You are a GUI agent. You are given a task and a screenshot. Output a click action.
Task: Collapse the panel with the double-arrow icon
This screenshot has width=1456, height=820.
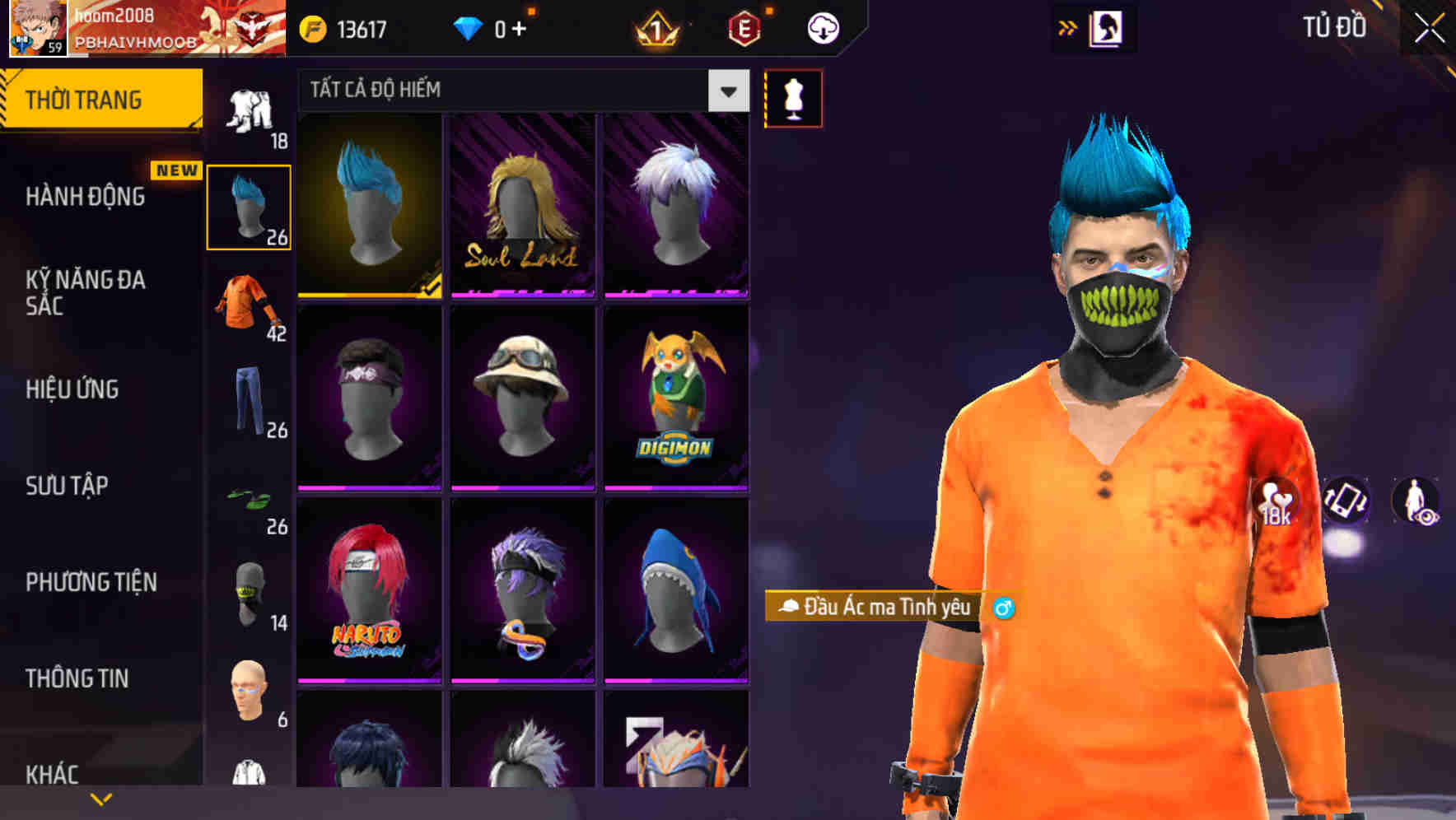click(1068, 26)
